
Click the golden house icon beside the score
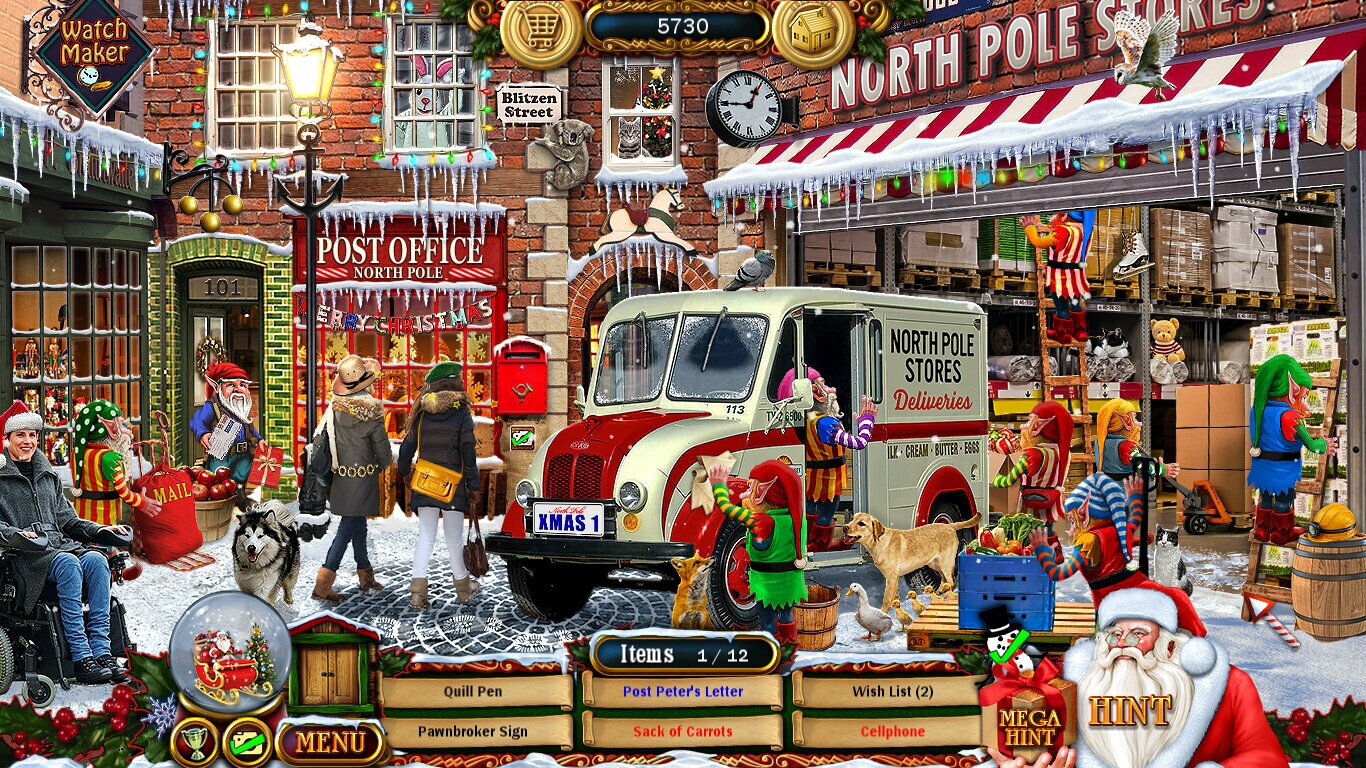click(812, 29)
